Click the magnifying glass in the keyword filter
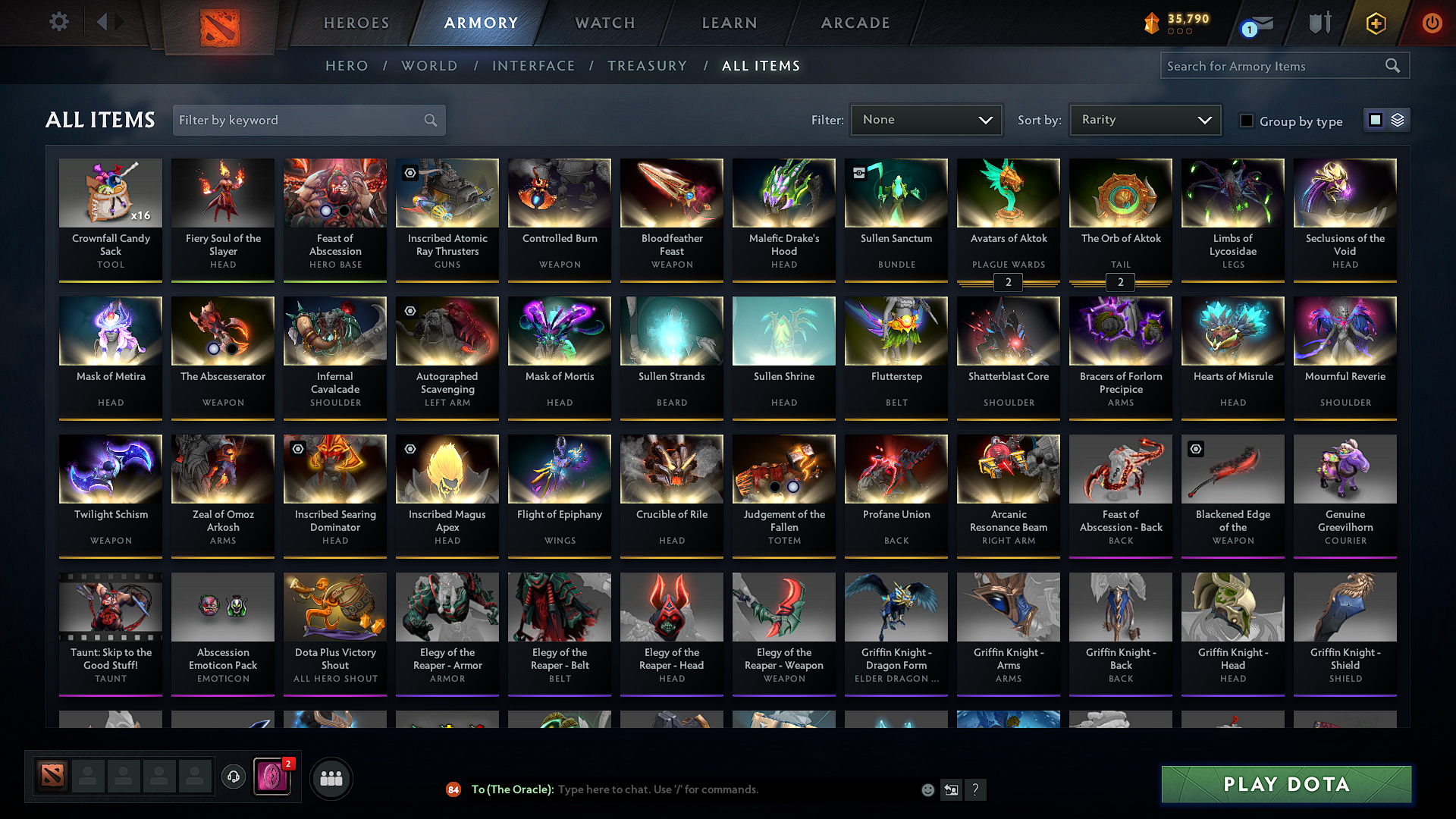Screen dimensions: 1456x819 coord(429,120)
